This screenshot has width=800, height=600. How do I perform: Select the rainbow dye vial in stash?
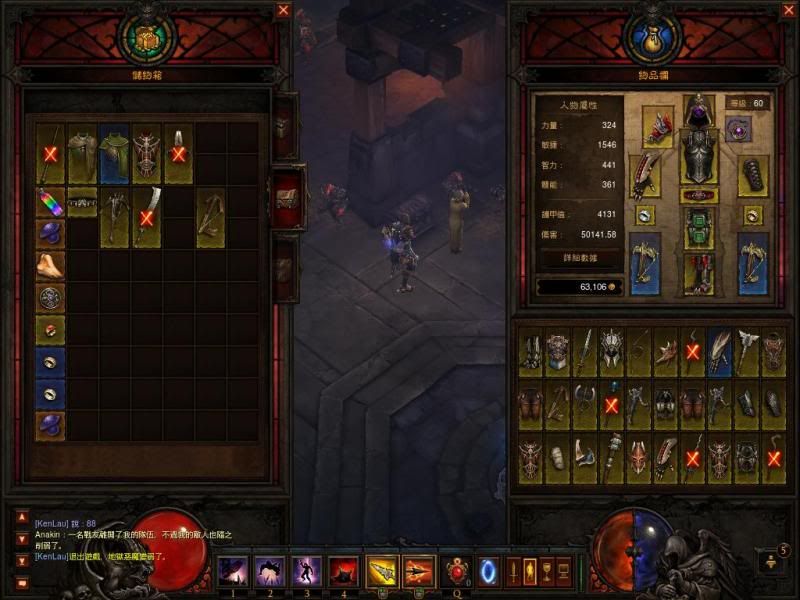(50, 202)
